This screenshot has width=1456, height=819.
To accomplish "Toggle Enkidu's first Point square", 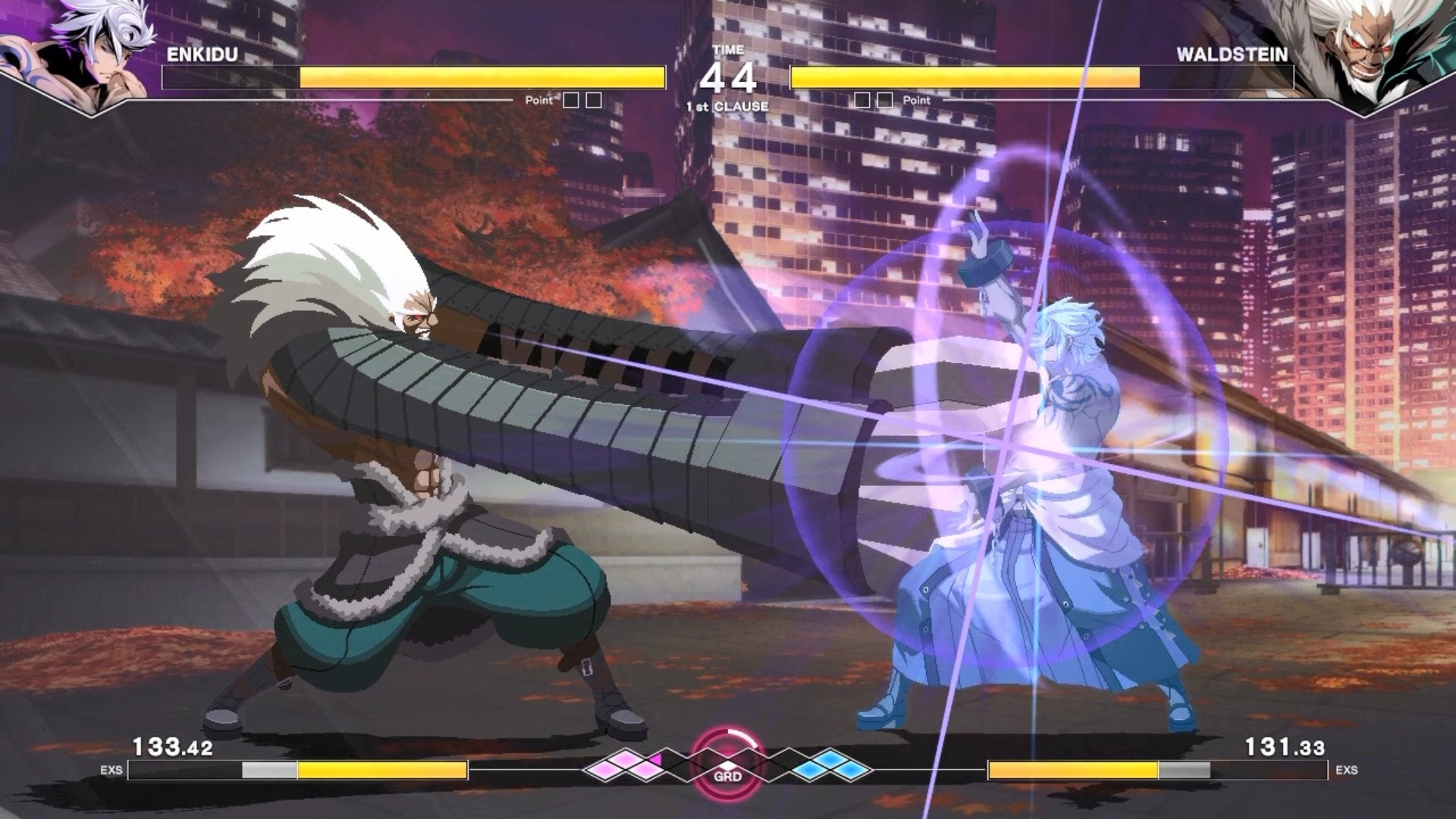I will (573, 99).
